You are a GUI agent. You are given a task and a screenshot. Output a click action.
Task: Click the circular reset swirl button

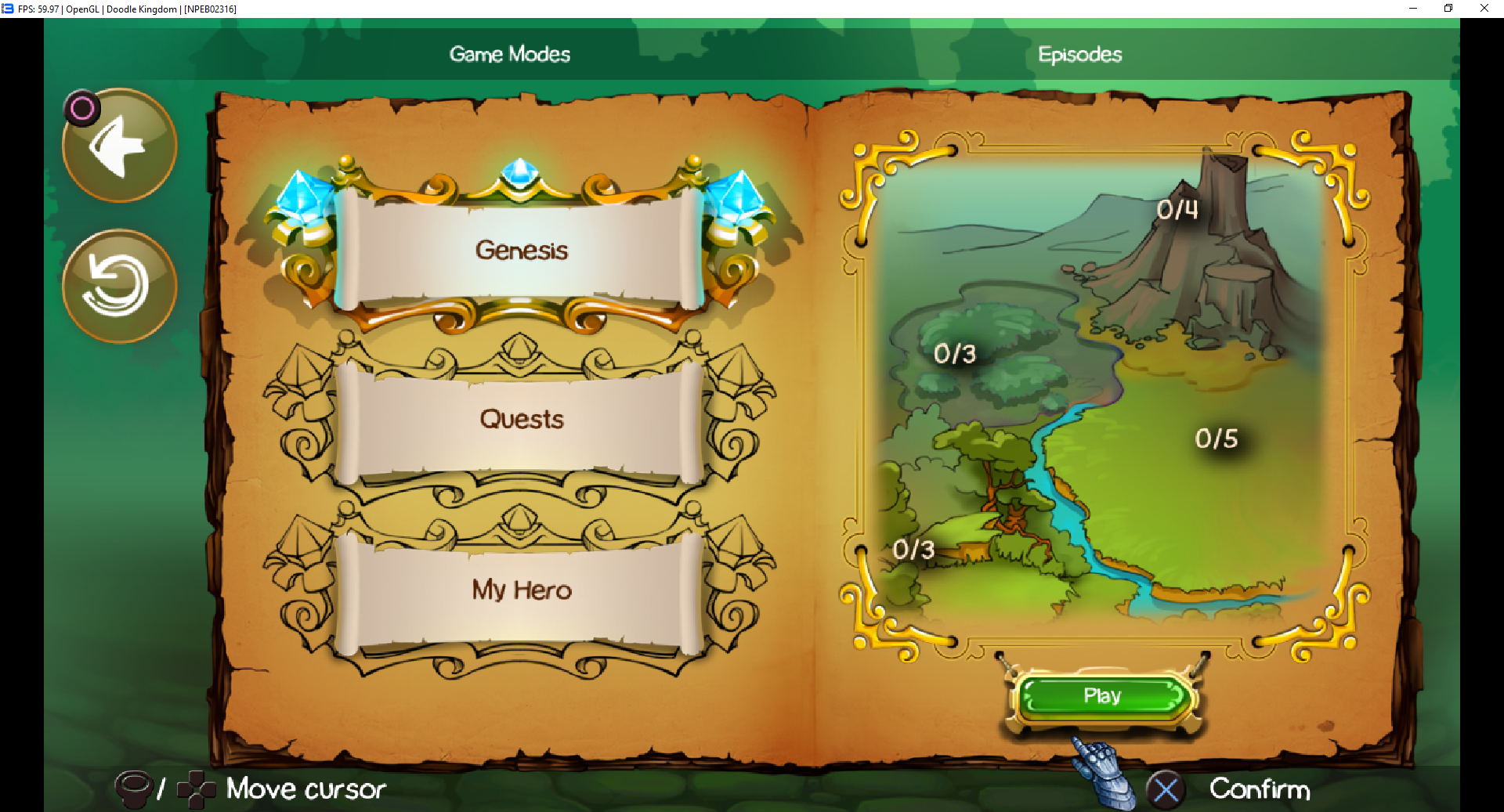click(120, 287)
